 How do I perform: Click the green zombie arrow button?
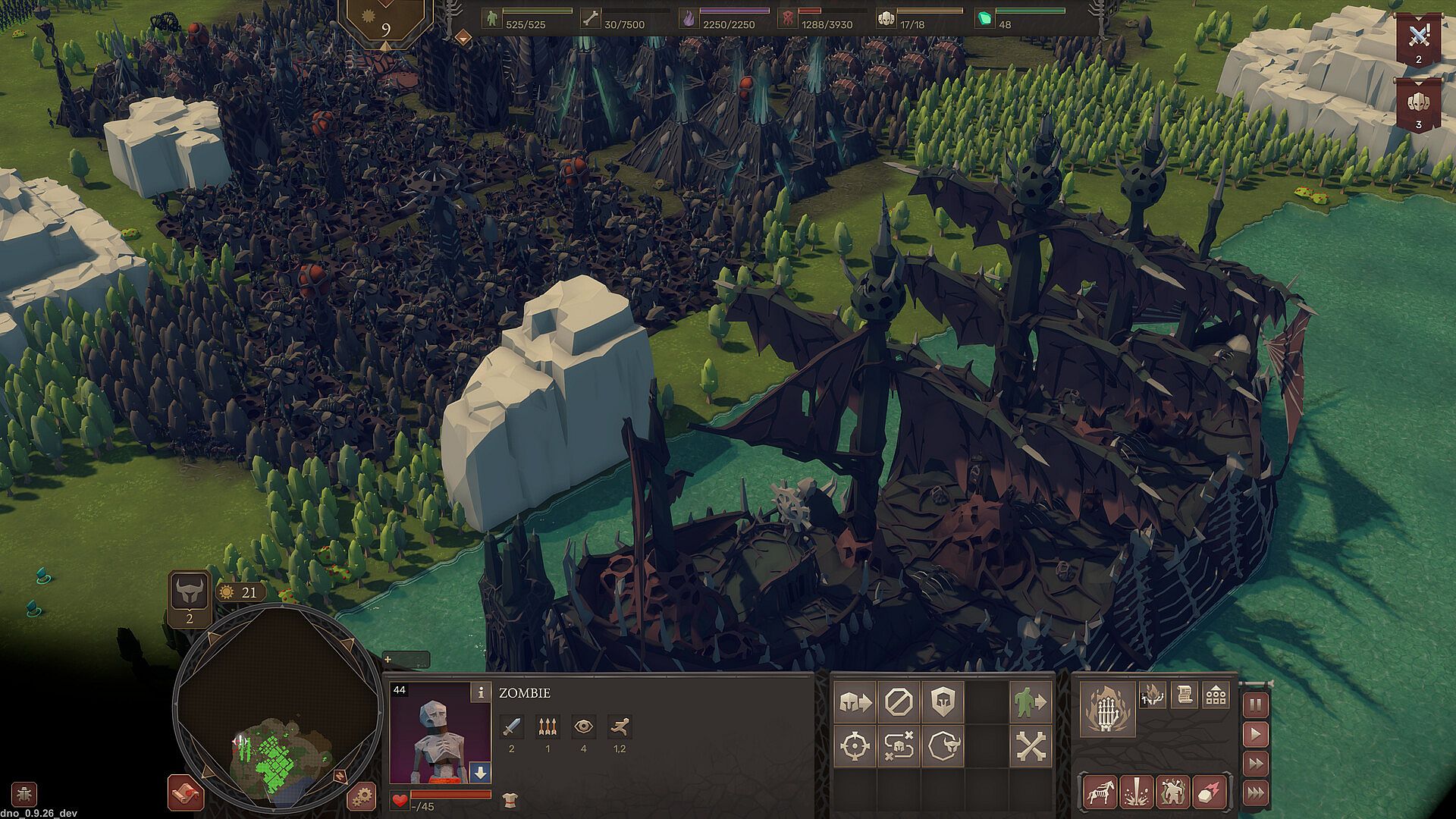click(1031, 701)
